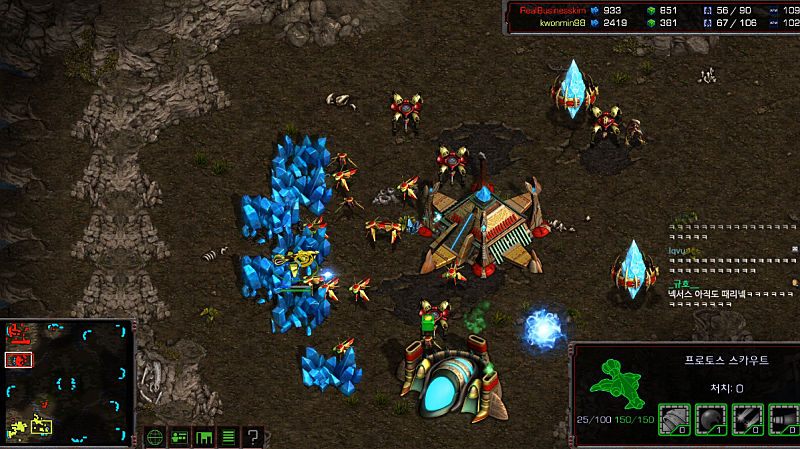The image size is (800, 449).
Task: Select the globe icon beside the minimap
Action: pos(155,437)
